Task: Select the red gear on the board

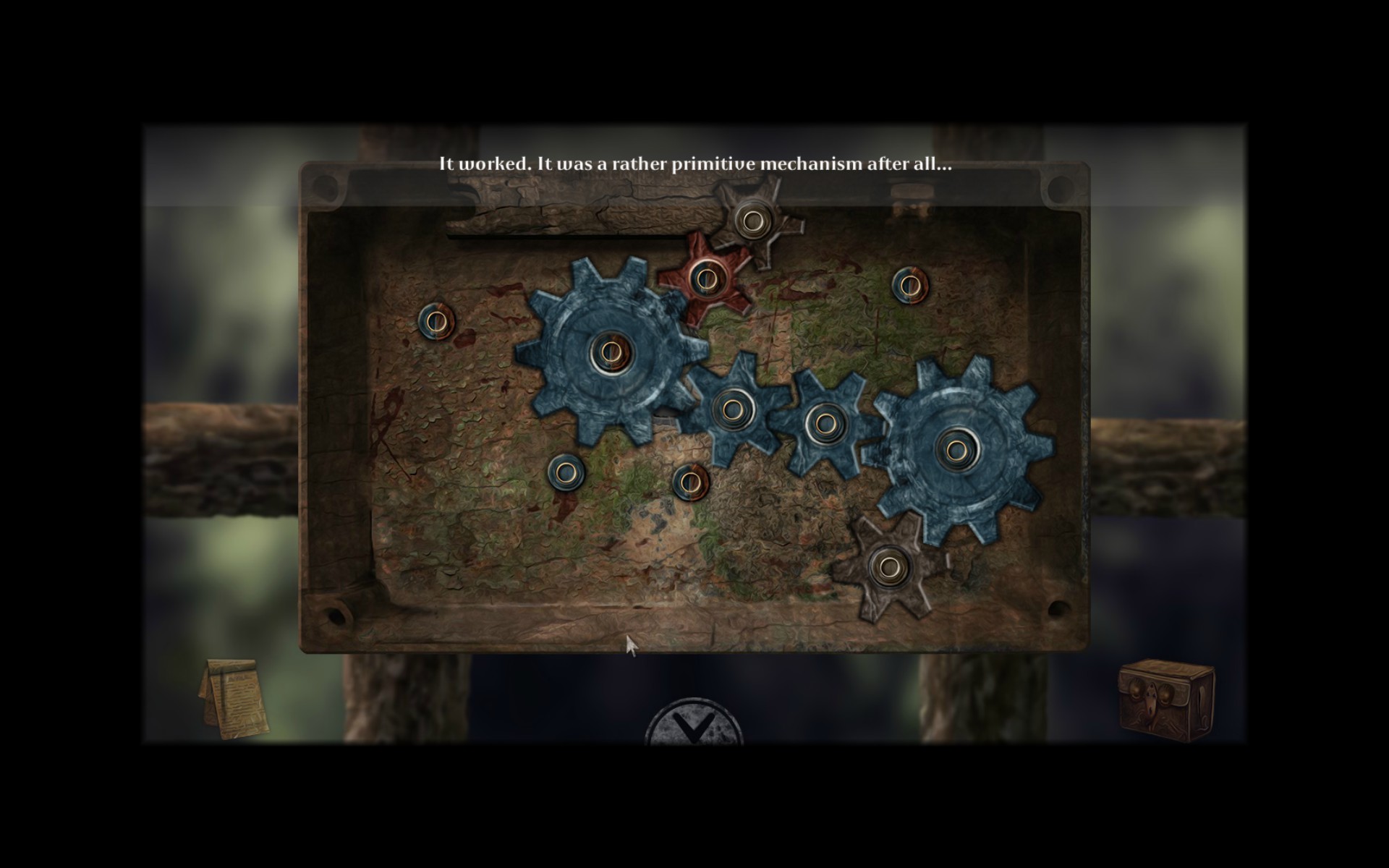Action: (703, 277)
